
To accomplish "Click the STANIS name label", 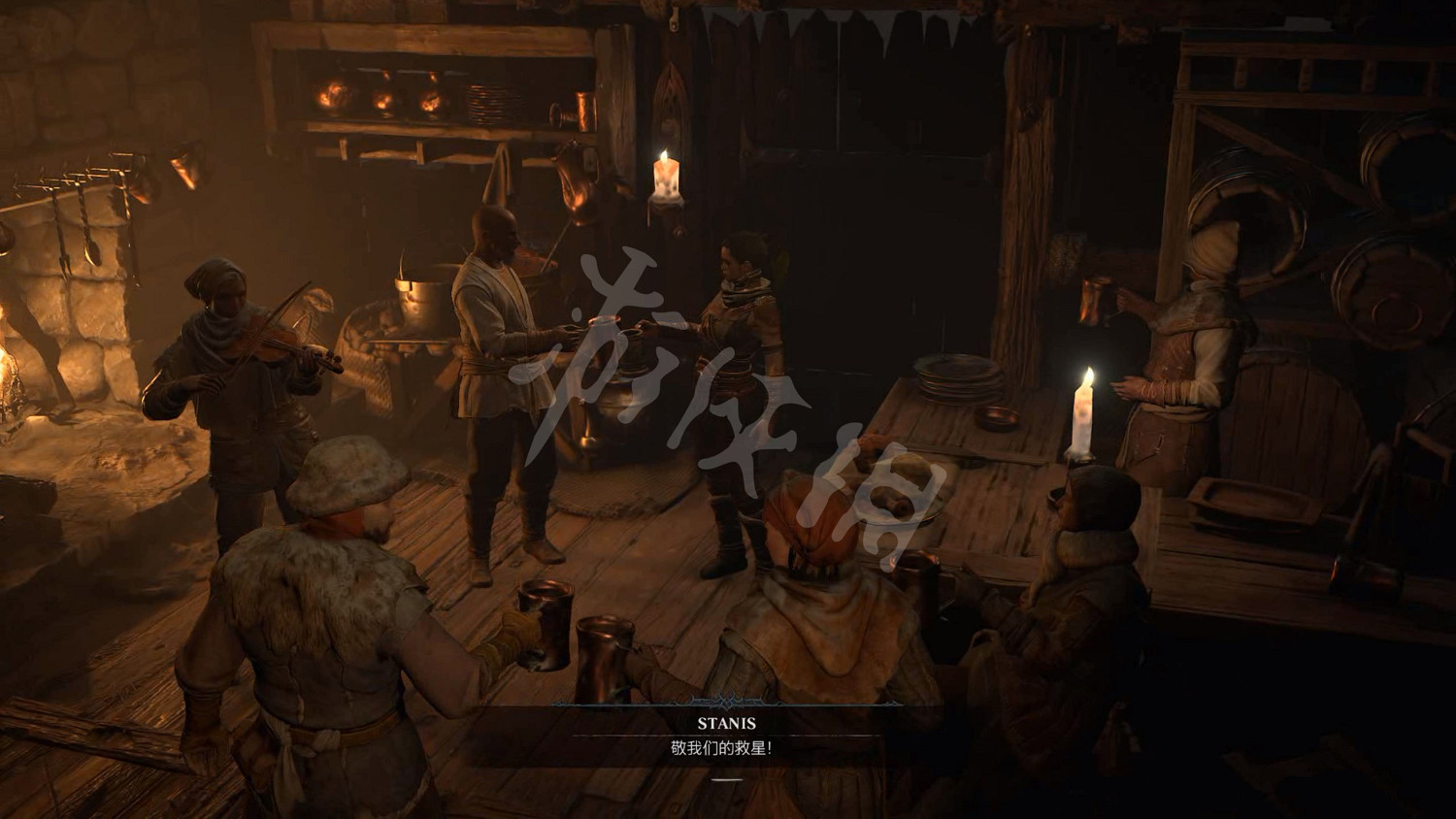I will 727,723.
